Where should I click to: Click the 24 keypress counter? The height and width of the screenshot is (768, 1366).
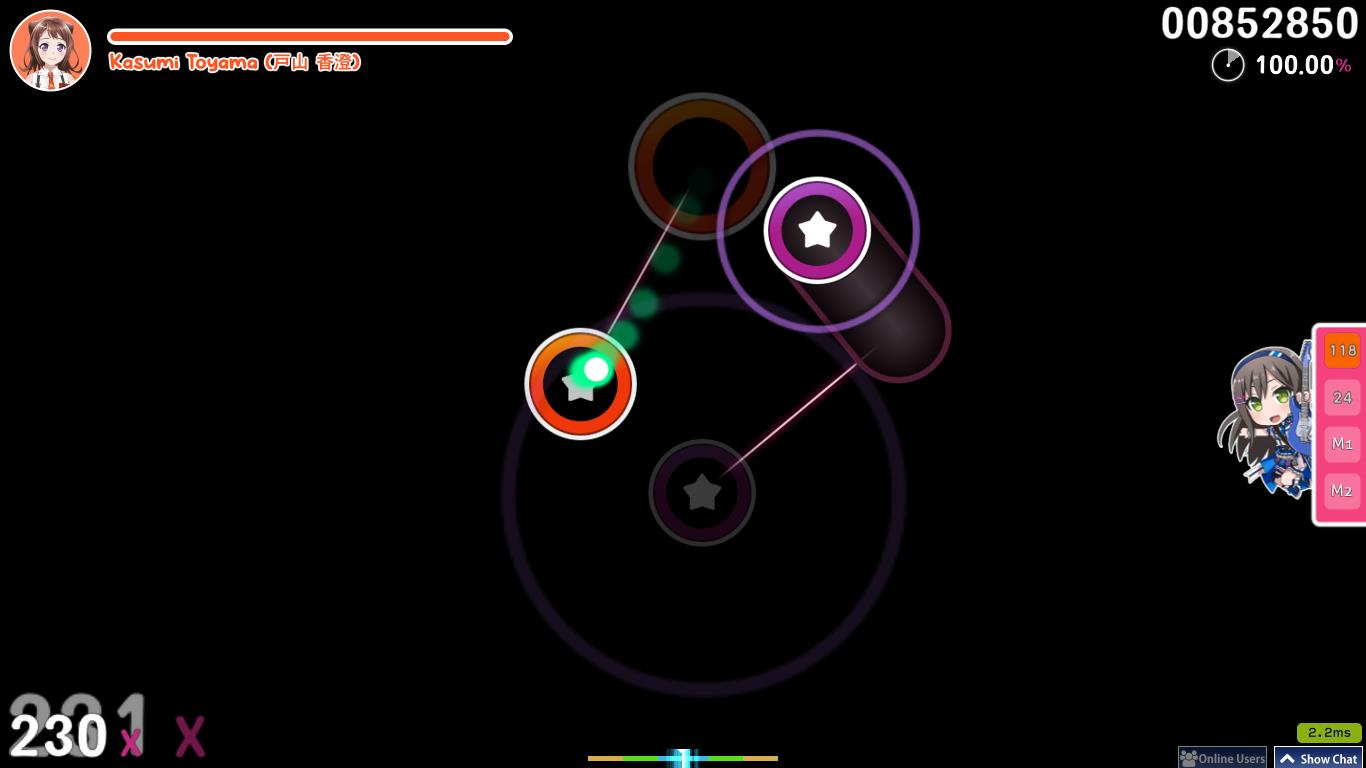[1341, 397]
